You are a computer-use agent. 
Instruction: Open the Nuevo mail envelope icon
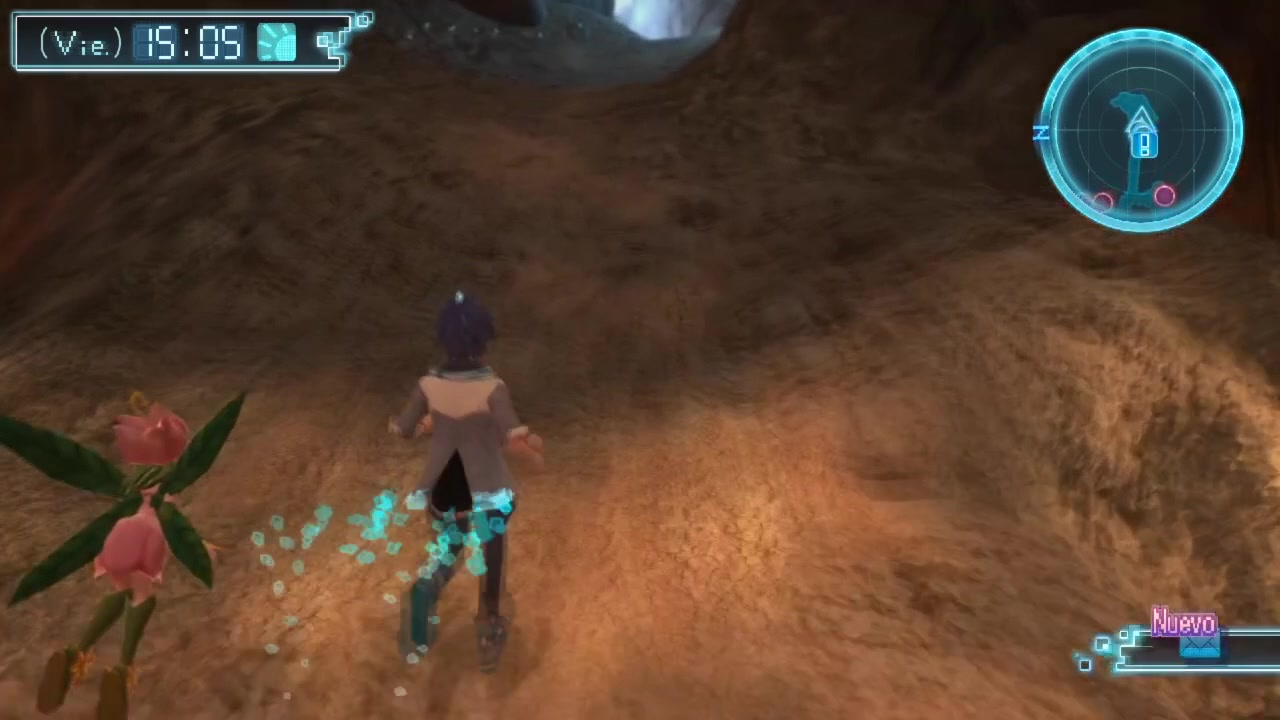point(1200,648)
